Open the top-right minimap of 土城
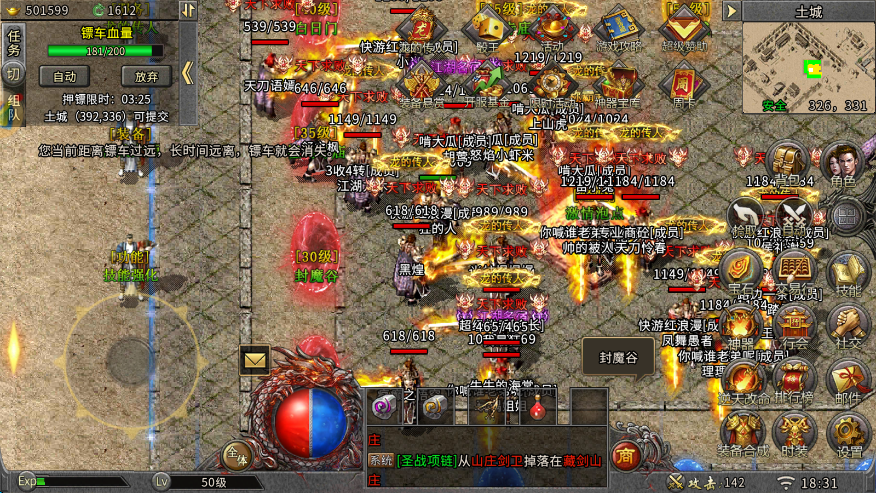 (807, 67)
